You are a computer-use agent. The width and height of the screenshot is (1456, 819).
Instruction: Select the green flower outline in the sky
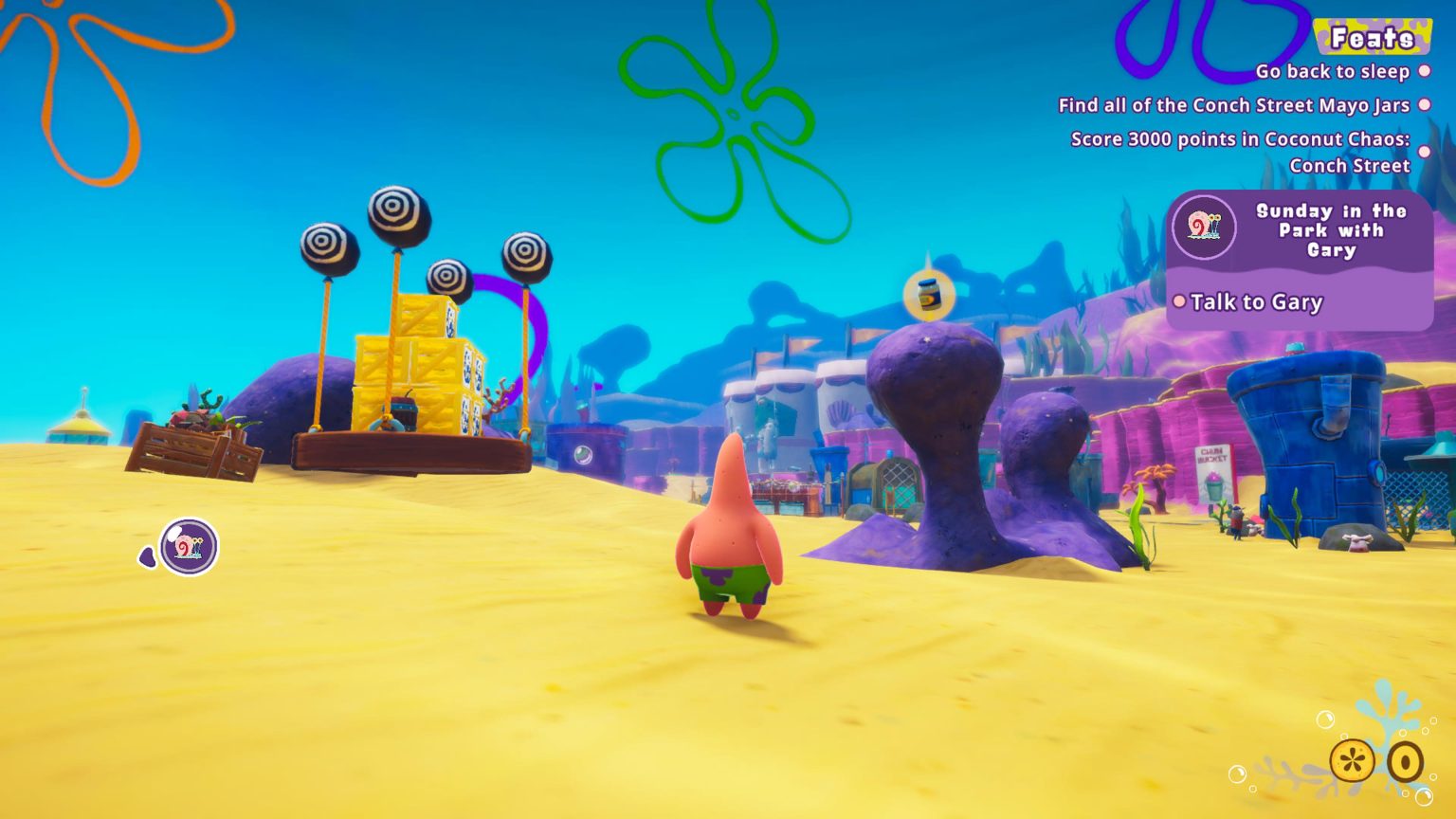730,117
